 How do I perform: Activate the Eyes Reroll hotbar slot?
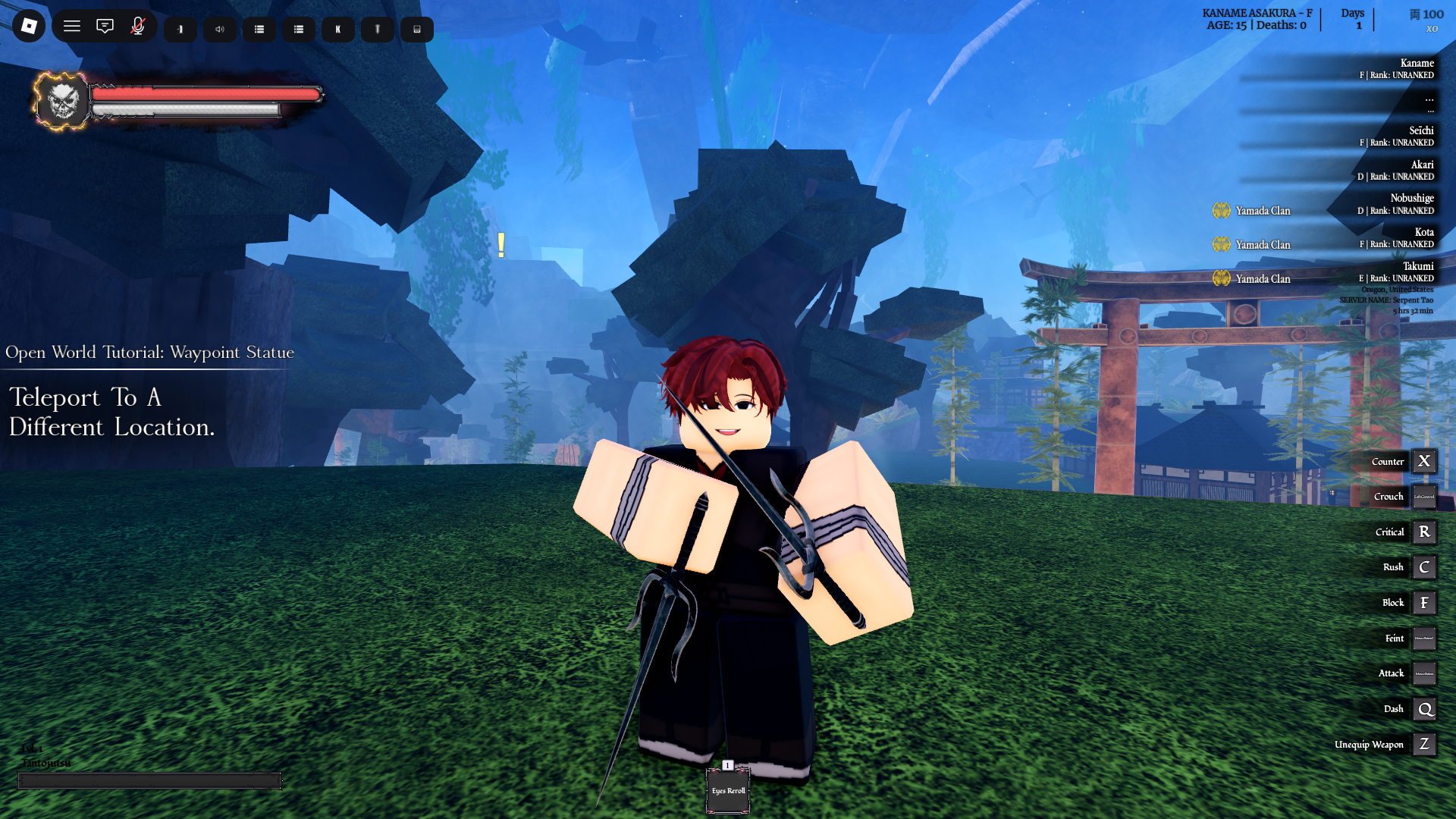point(727,791)
